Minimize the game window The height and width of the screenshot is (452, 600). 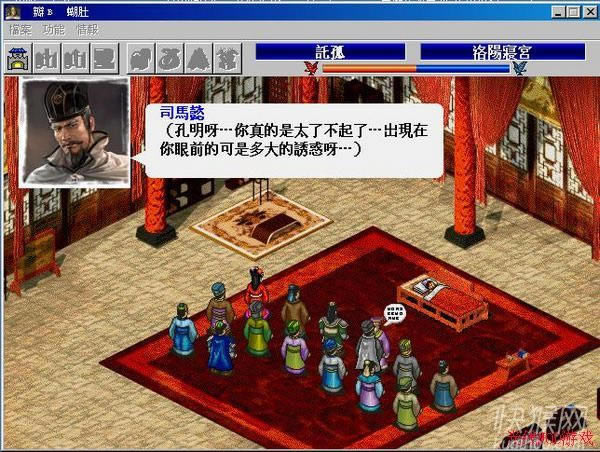558,12
